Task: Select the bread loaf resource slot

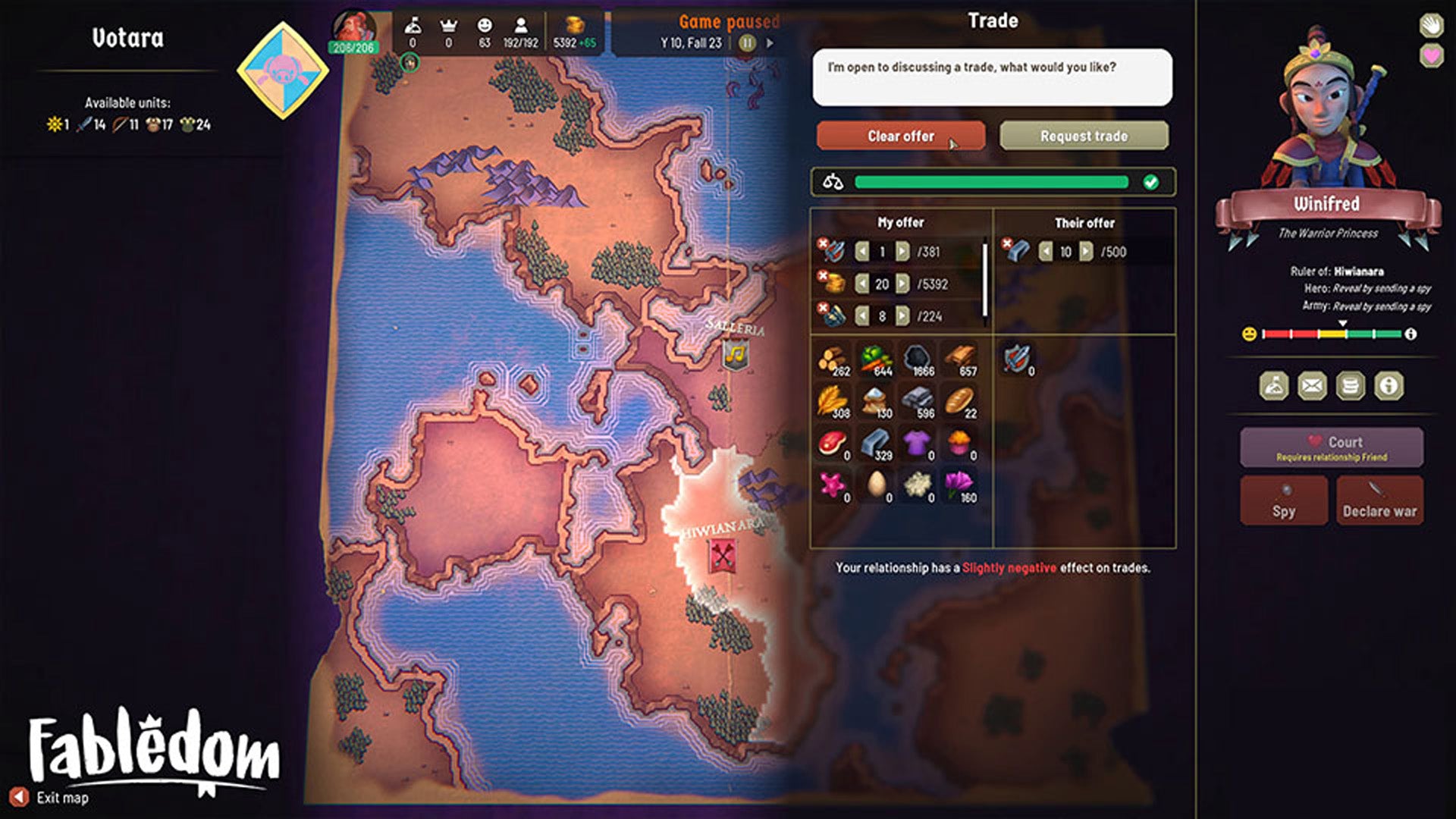Action: click(x=960, y=402)
